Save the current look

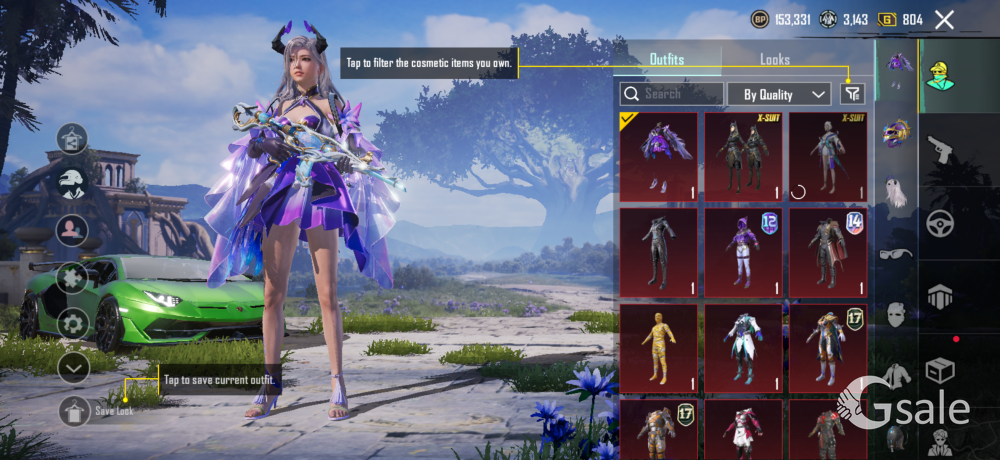(x=75, y=411)
